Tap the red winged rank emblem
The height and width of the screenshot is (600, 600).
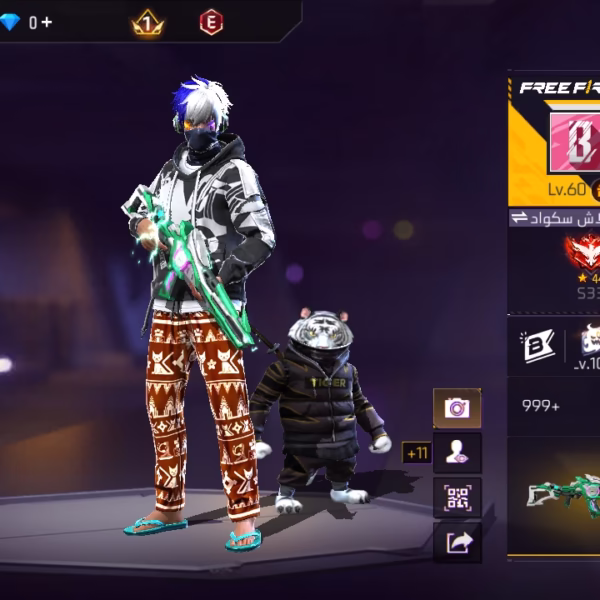(x=581, y=253)
